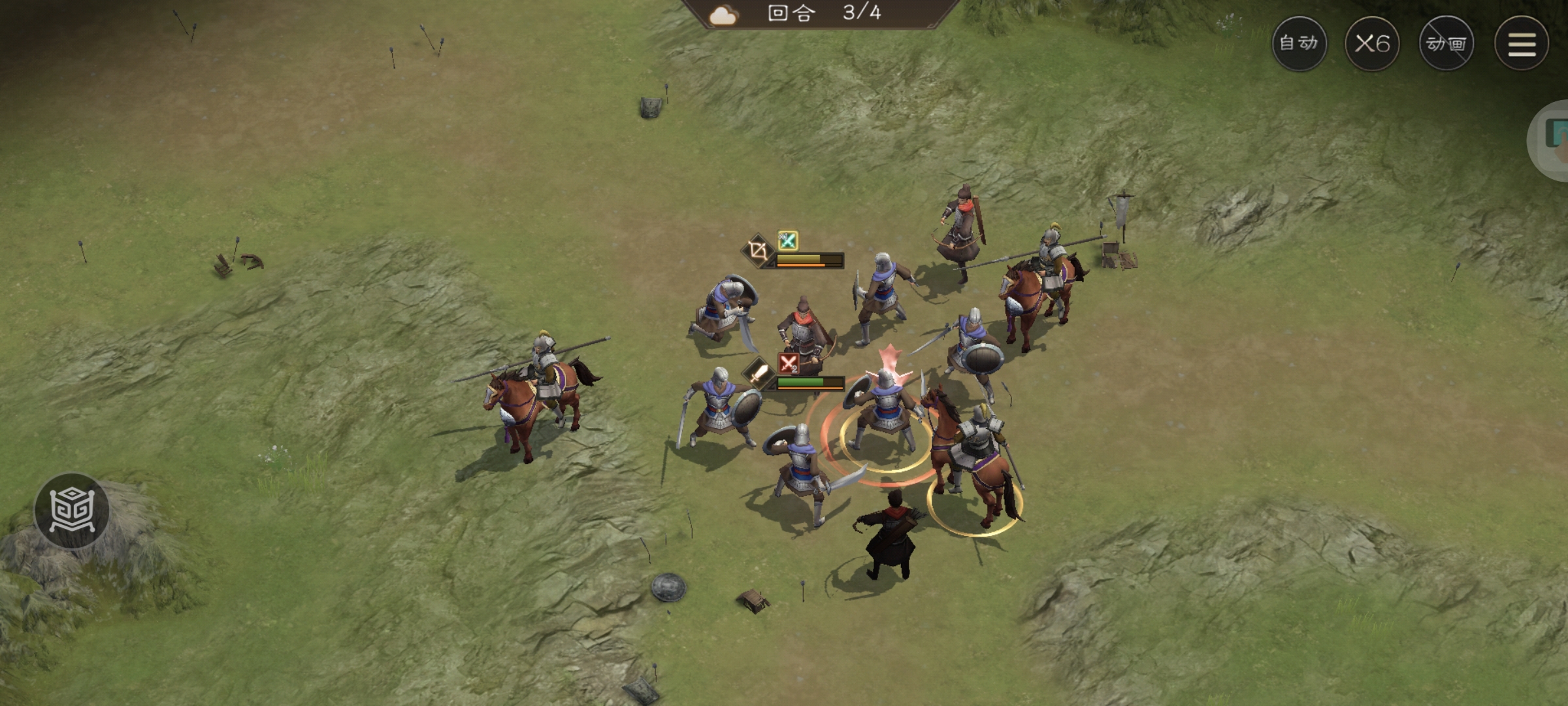The width and height of the screenshot is (1568, 706).
Task: Expand the side panel tab on right edge
Action: 1554,140
